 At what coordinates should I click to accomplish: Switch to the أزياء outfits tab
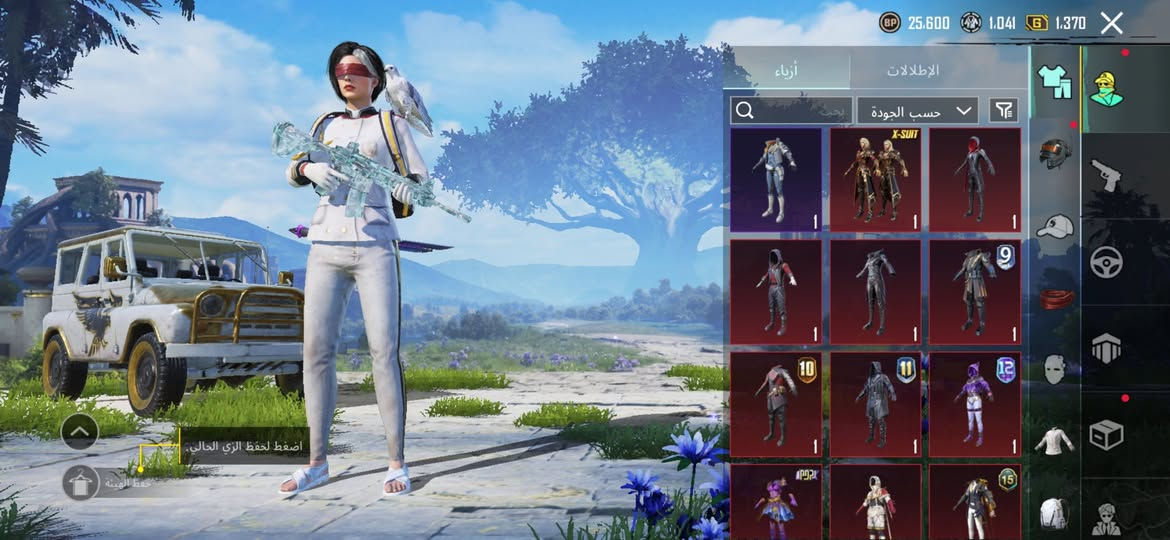pyautogui.click(x=787, y=71)
